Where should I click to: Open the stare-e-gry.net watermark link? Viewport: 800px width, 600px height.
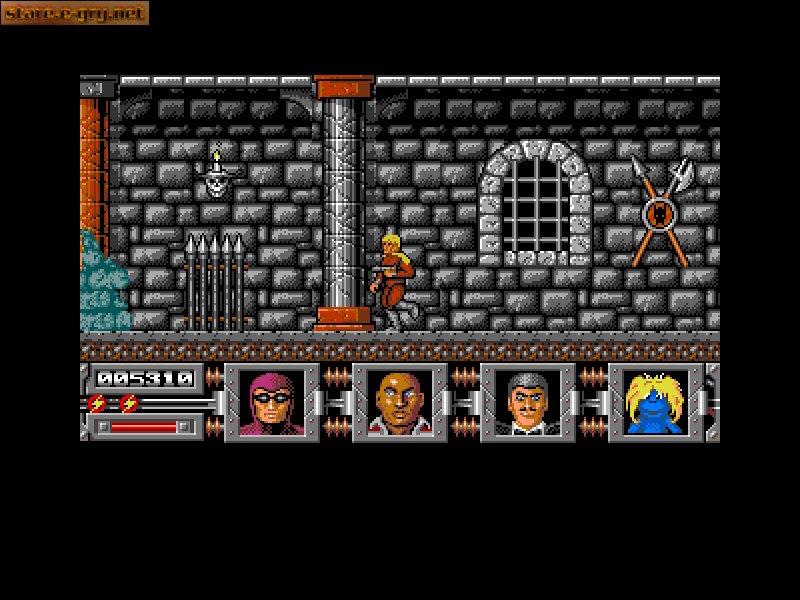(x=75, y=13)
